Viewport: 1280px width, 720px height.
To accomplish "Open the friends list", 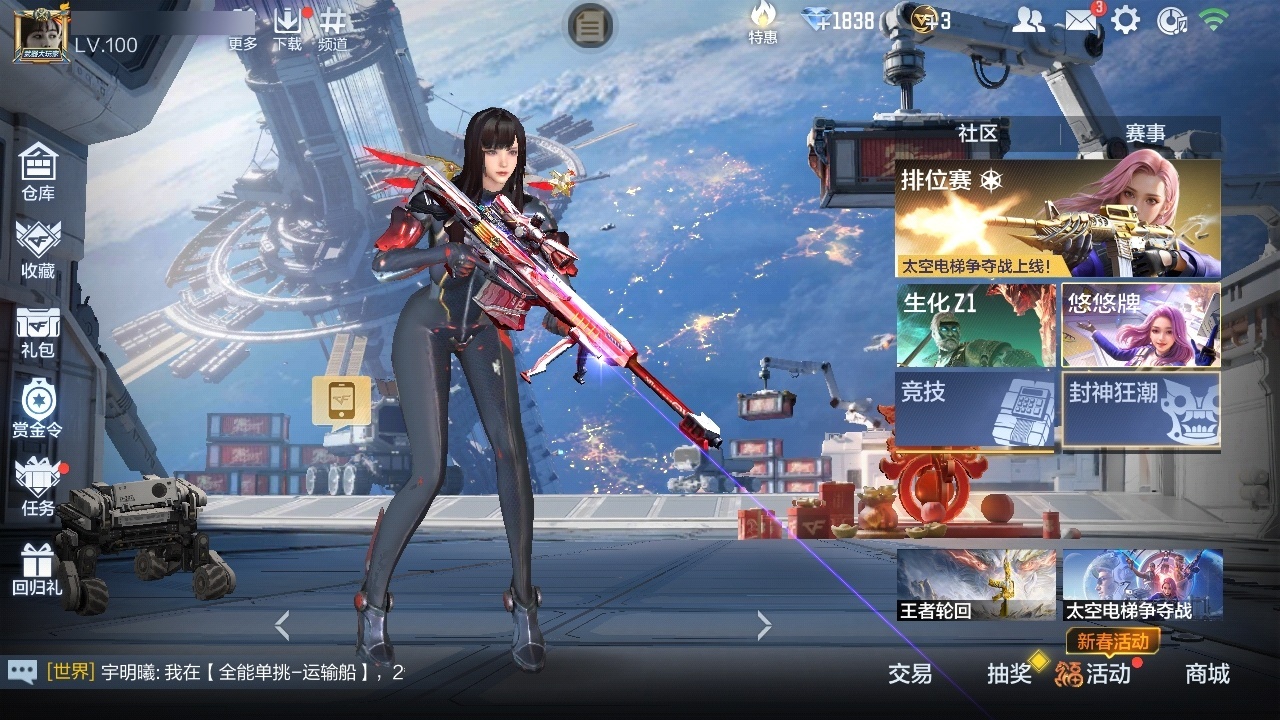I will [1029, 18].
